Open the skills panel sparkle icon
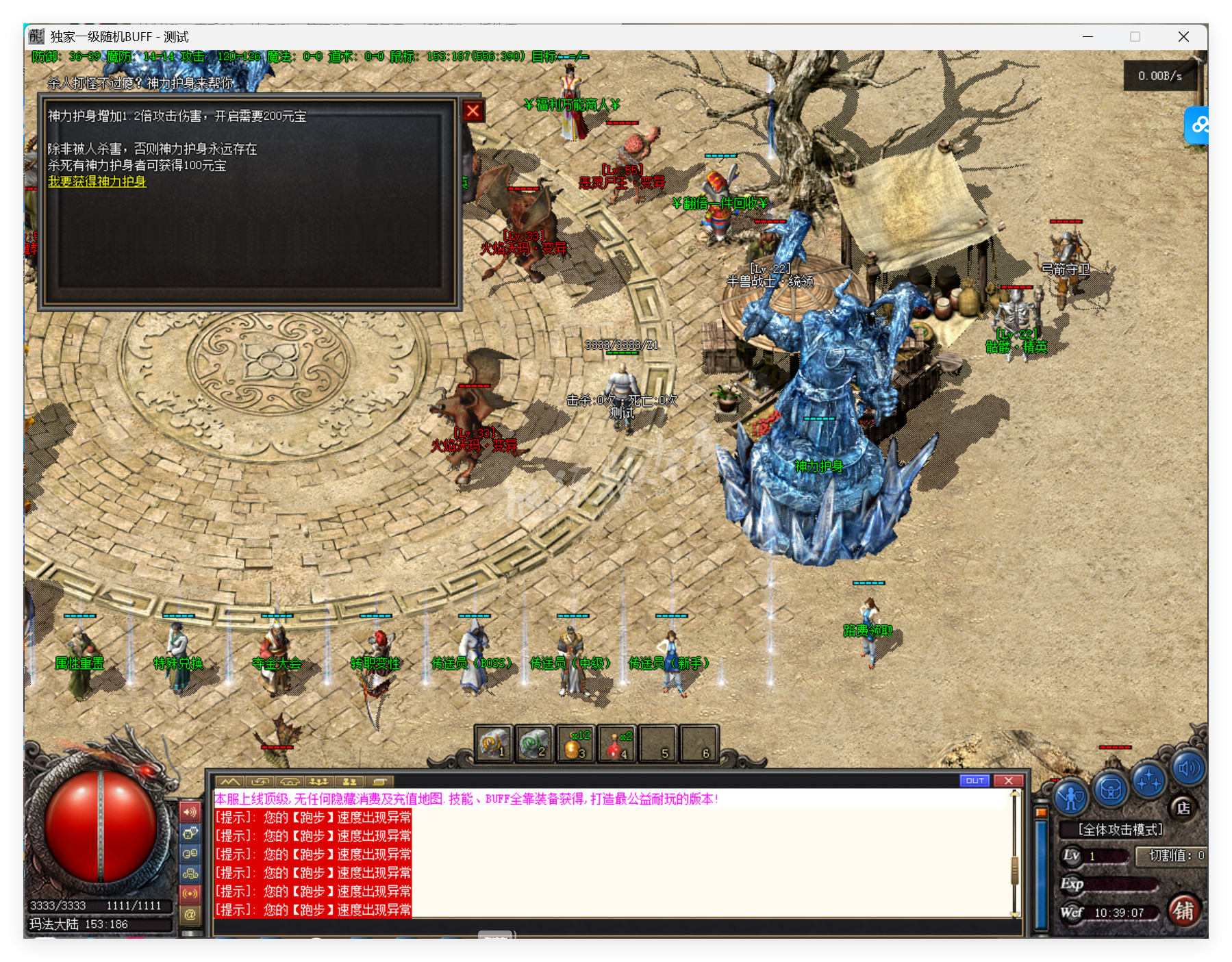The image size is (1232, 962). (1148, 781)
